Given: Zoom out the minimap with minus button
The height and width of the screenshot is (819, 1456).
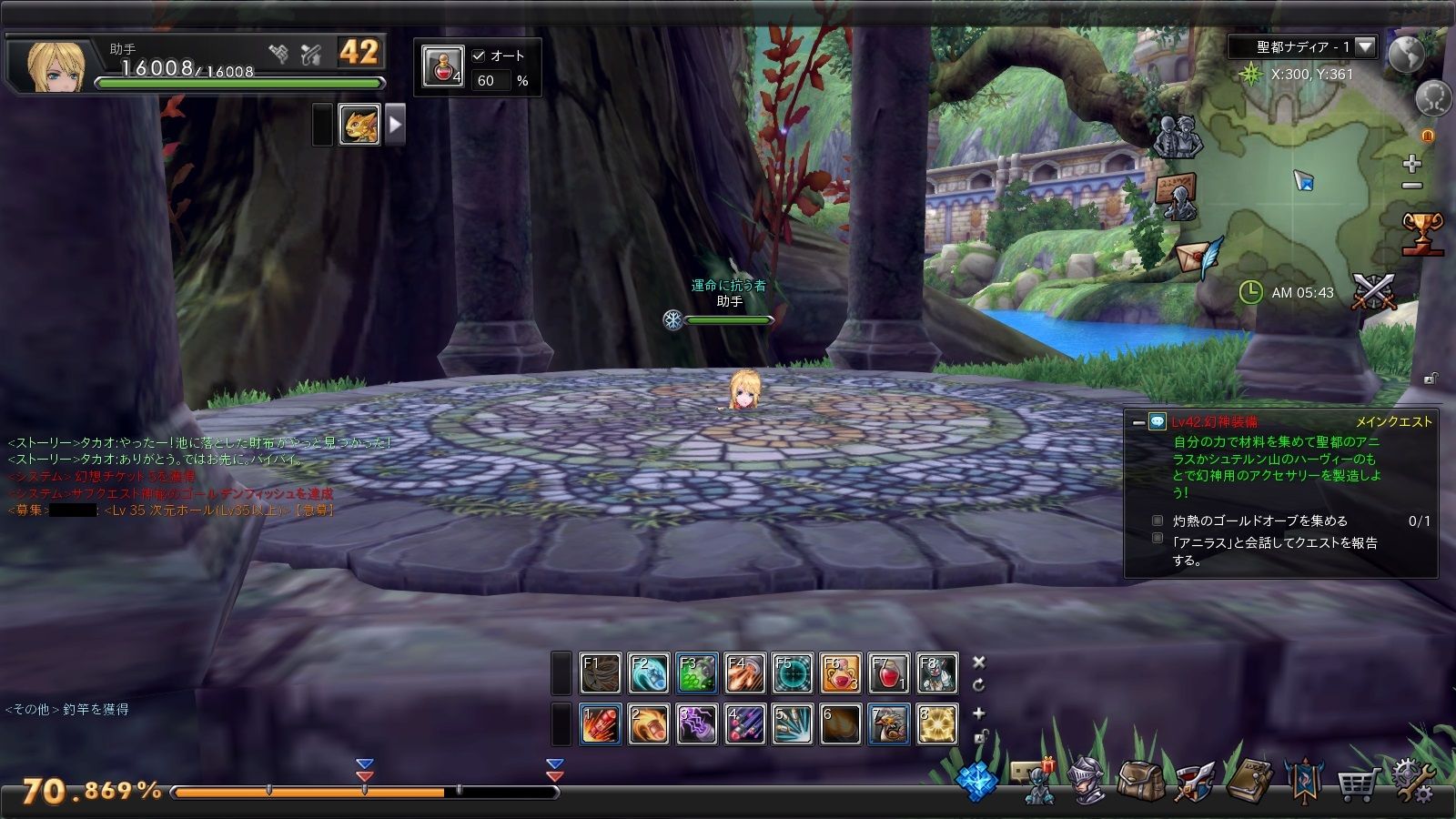Looking at the screenshot, I should click(x=1411, y=187).
